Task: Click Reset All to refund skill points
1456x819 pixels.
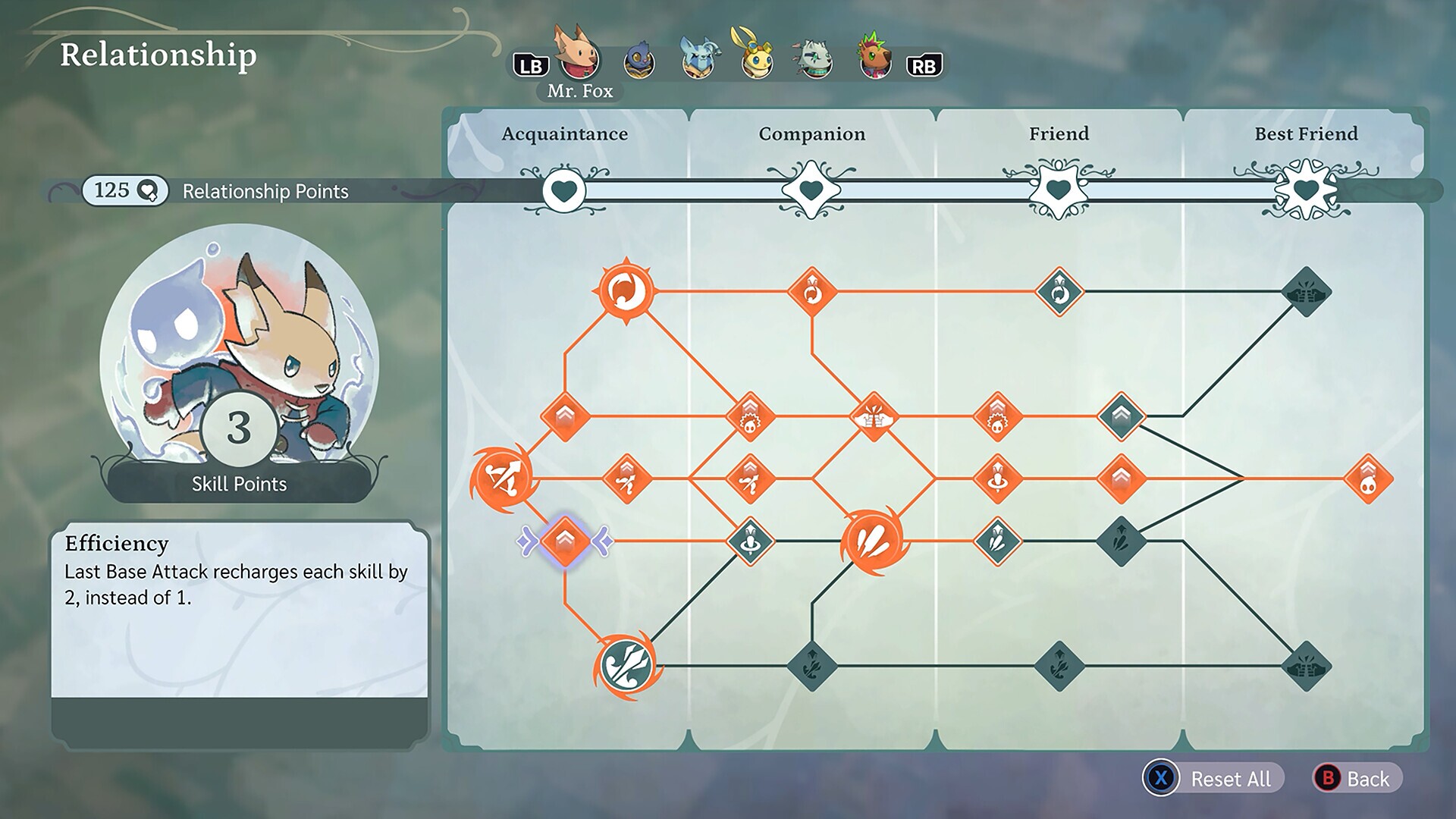Action: (x=1213, y=779)
